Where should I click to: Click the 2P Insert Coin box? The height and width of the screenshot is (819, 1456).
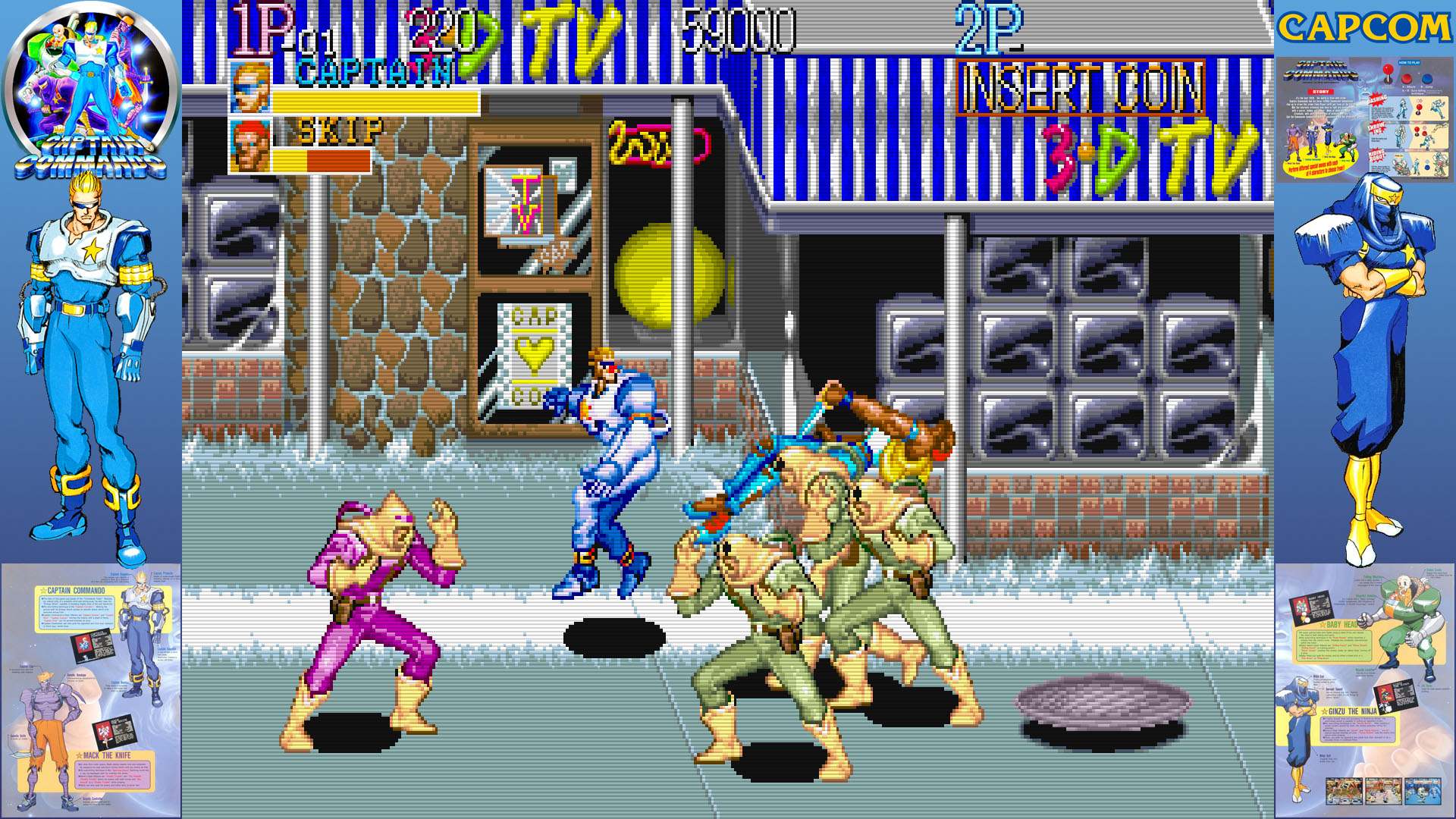[x=1080, y=88]
